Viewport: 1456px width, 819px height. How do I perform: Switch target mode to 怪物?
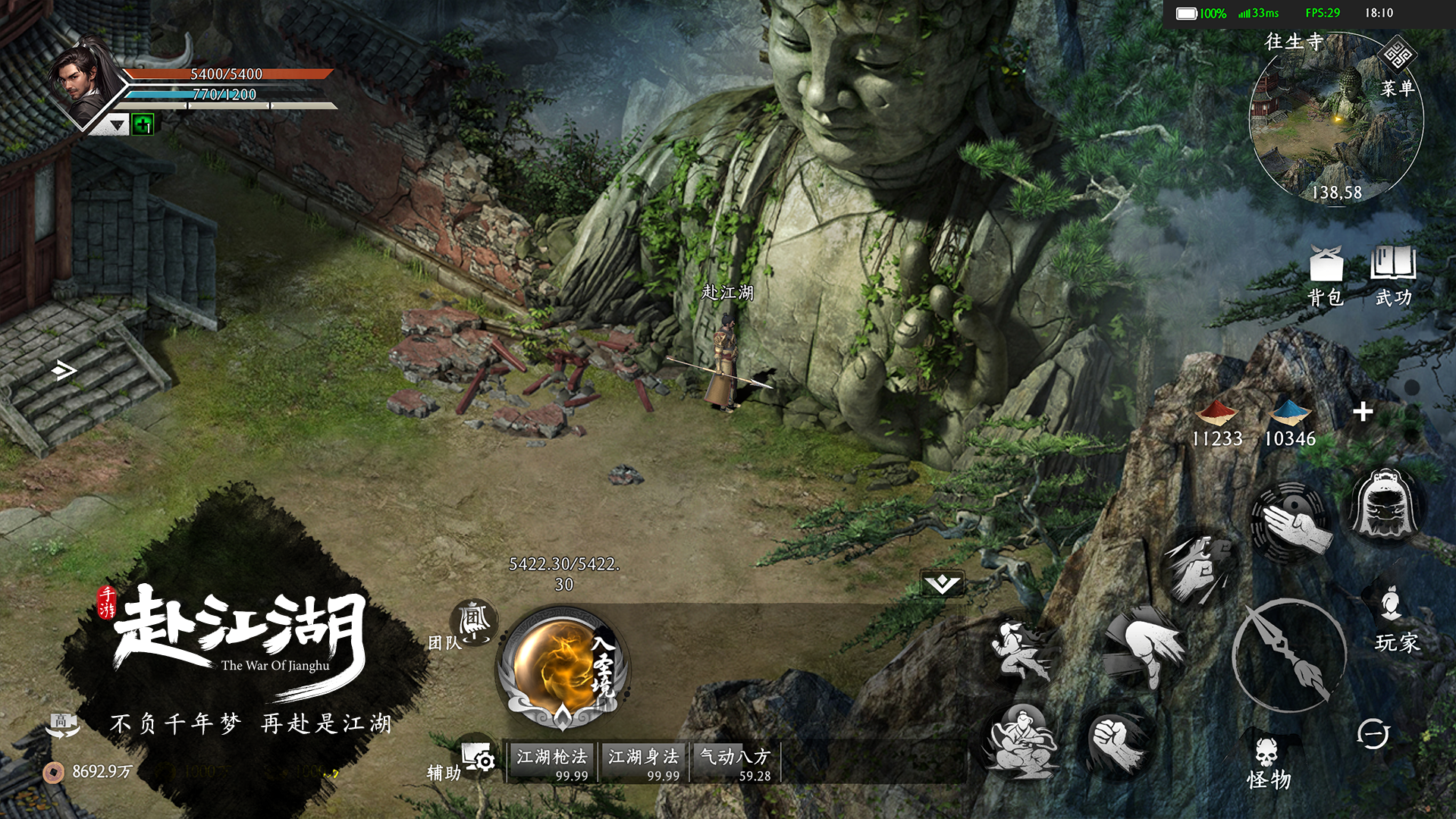point(1268,763)
